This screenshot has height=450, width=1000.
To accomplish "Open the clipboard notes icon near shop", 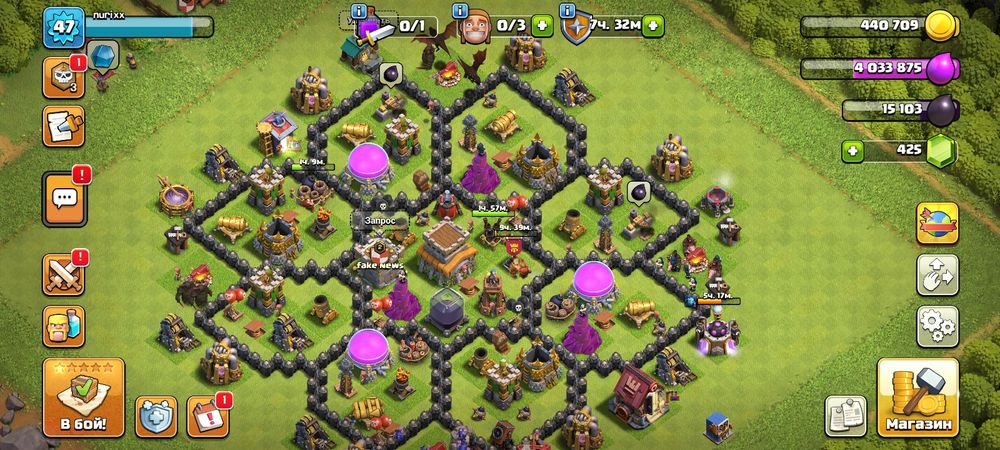I will 846,415.
